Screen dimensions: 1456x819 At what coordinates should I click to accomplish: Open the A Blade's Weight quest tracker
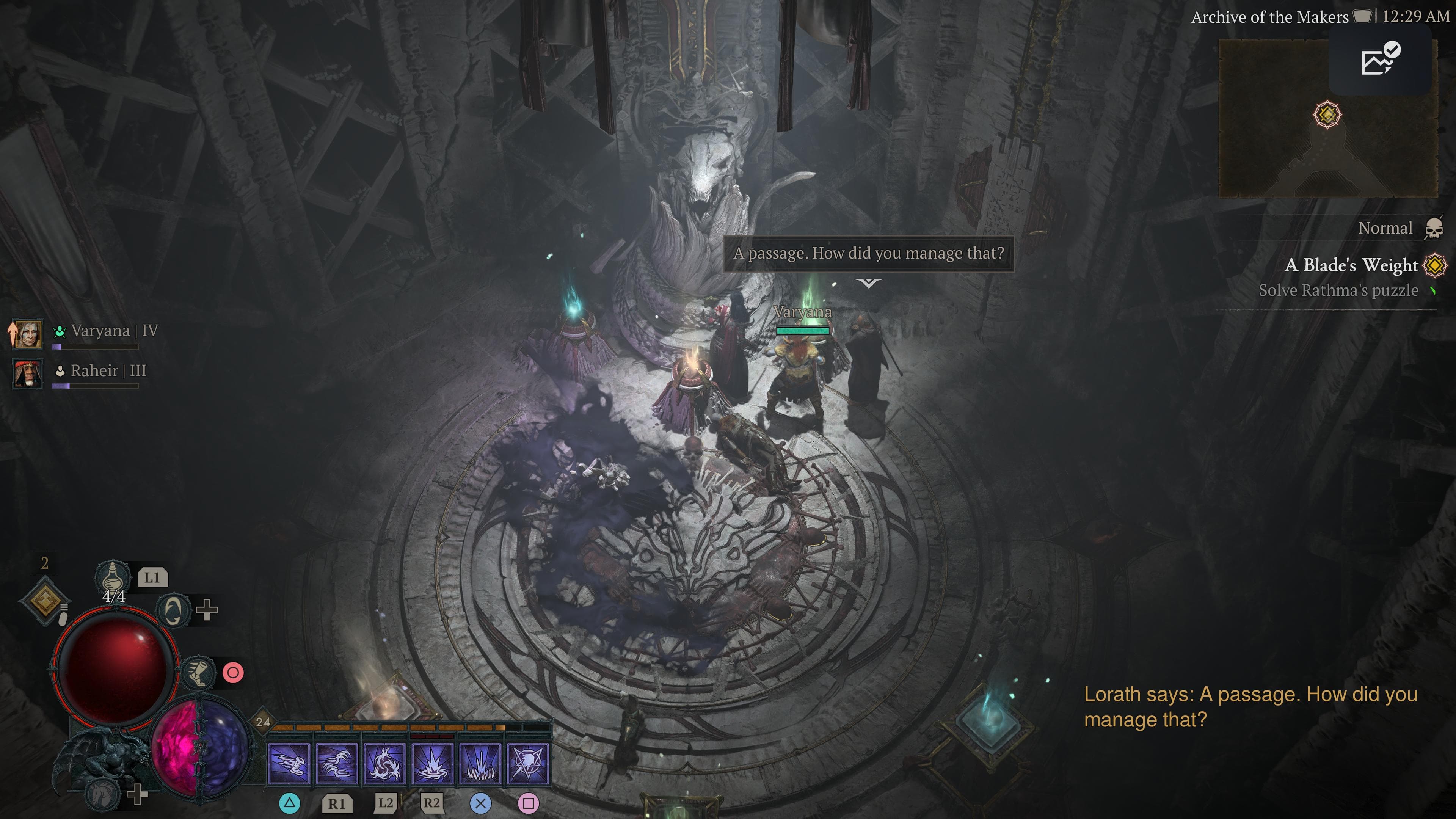click(1351, 265)
